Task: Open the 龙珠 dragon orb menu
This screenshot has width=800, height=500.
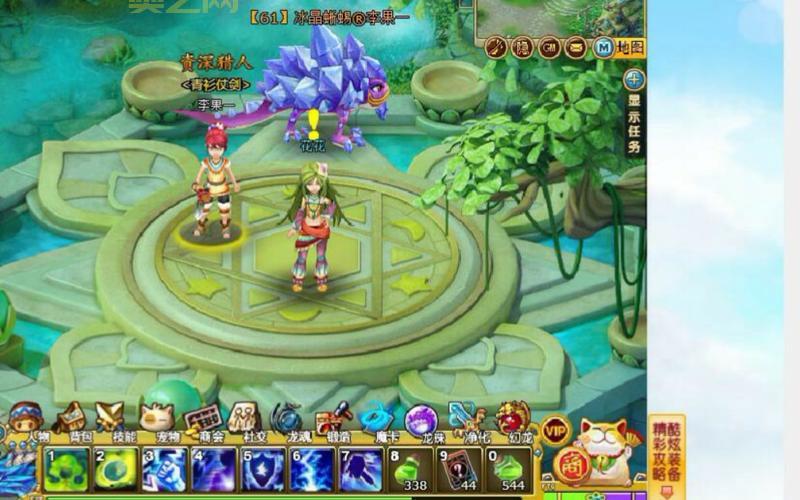Action: tap(421, 420)
